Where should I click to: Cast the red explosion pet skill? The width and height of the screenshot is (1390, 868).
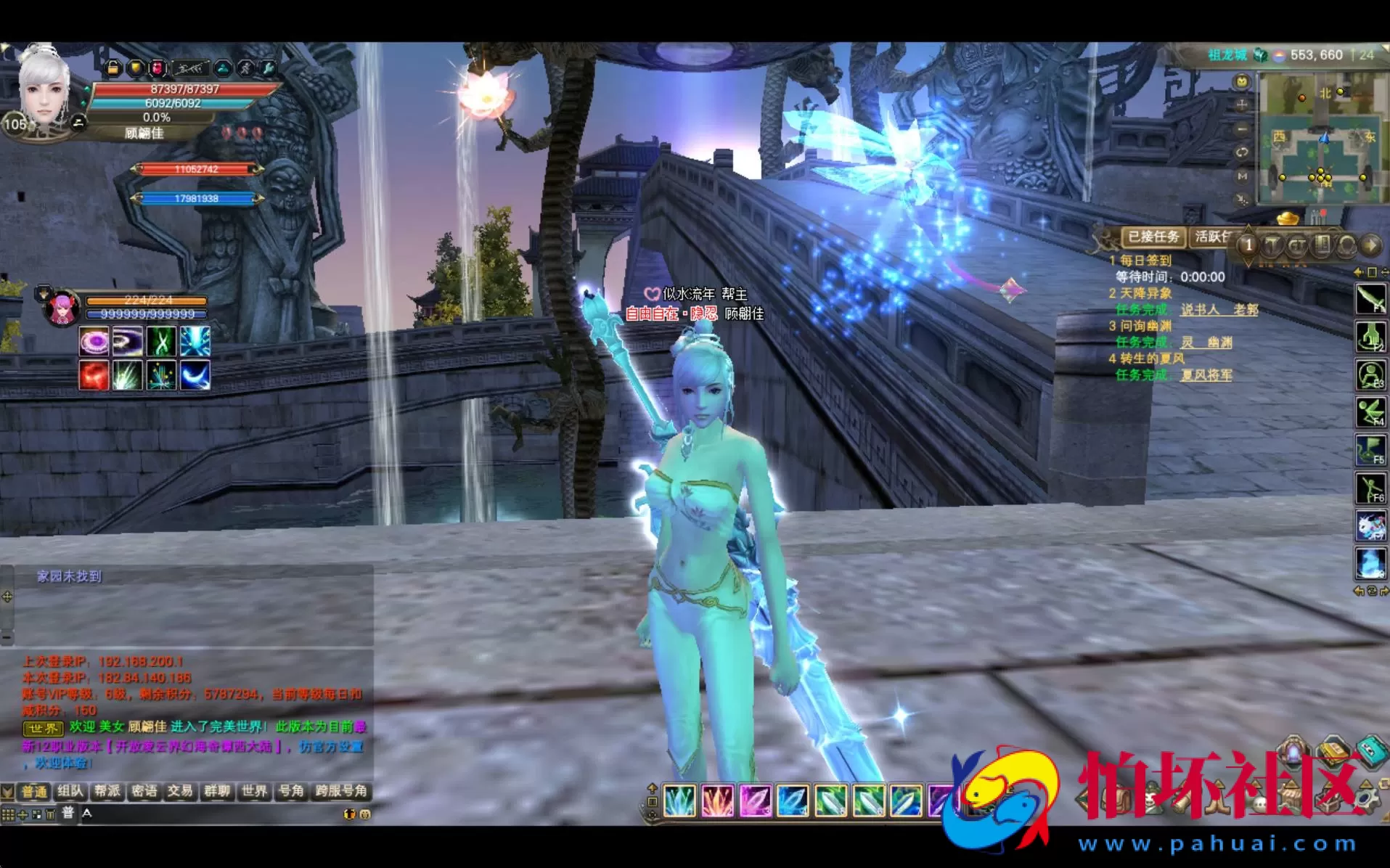94,376
